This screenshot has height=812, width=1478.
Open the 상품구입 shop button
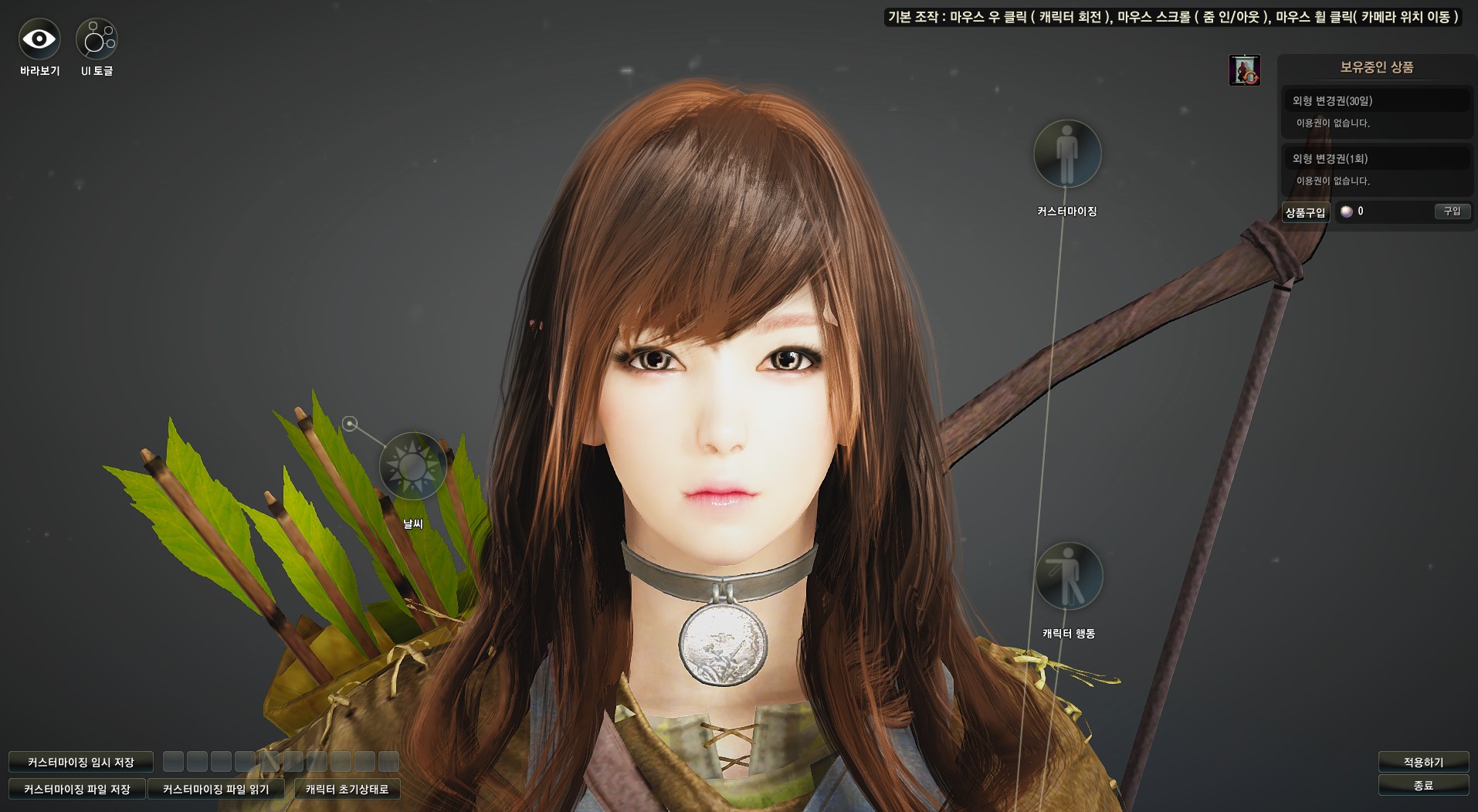[1305, 212]
